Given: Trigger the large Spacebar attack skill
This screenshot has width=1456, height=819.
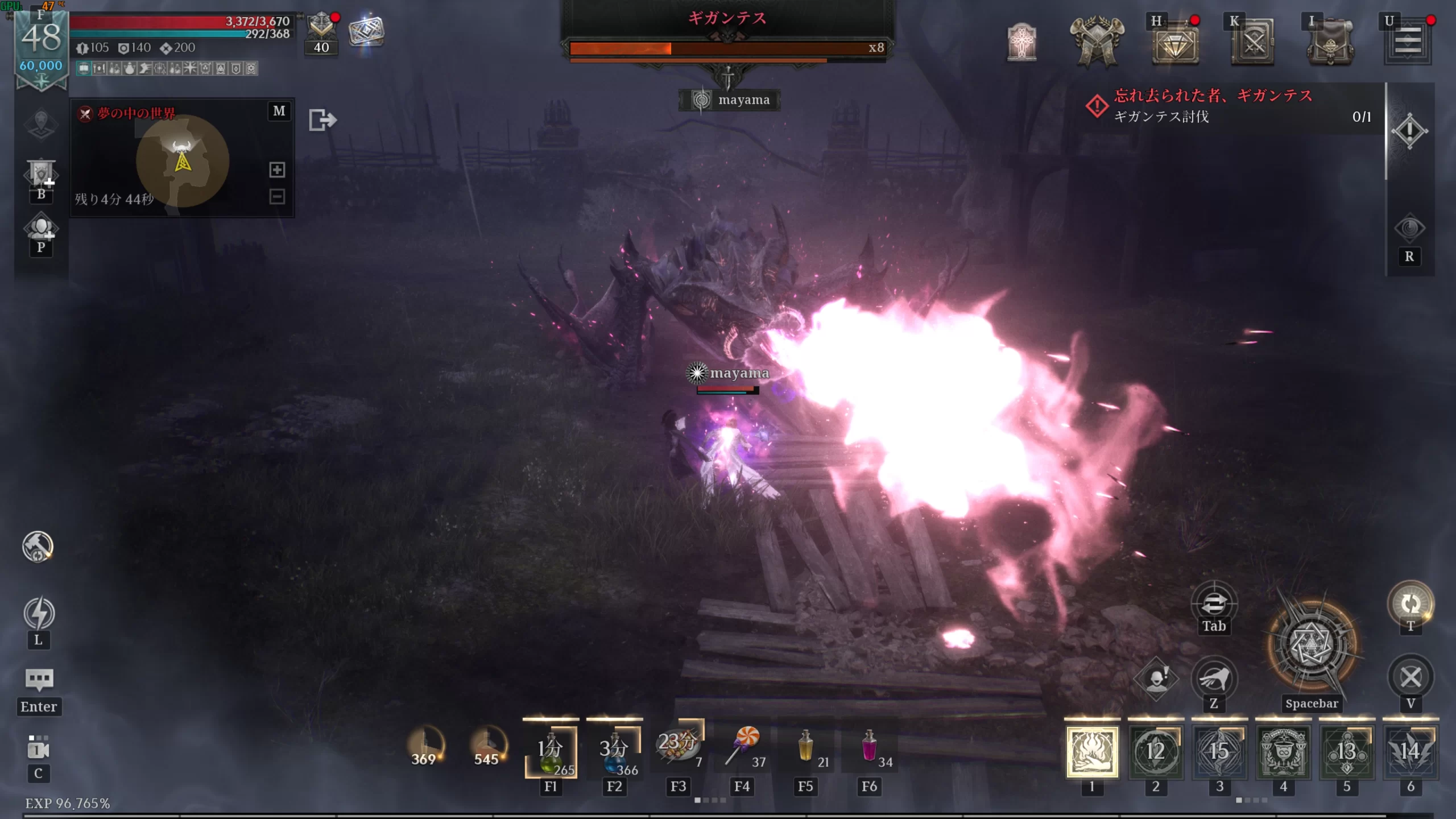Looking at the screenshot, I should coord(1312,646).
